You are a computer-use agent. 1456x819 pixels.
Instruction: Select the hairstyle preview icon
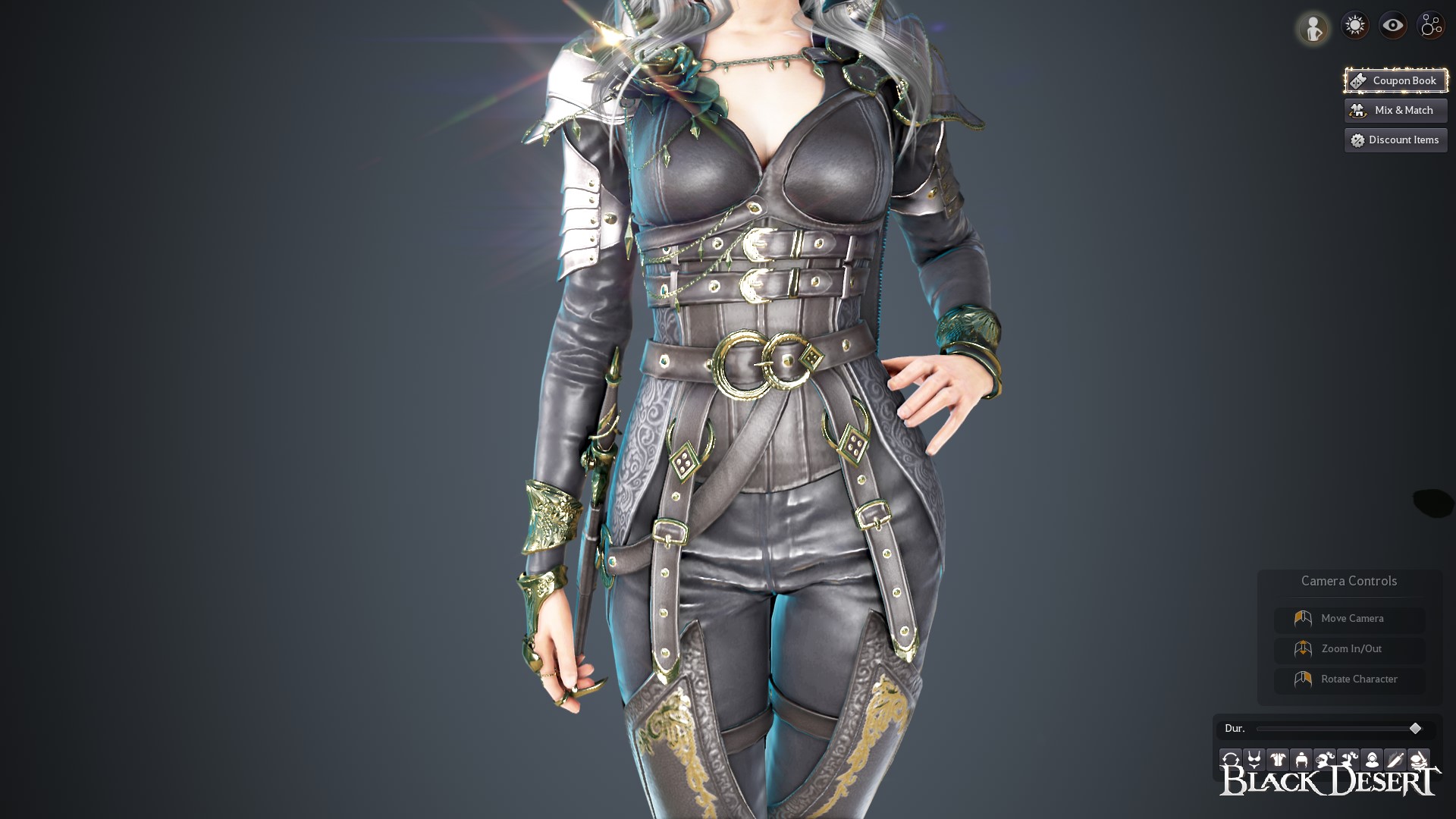coord(1348,760)
